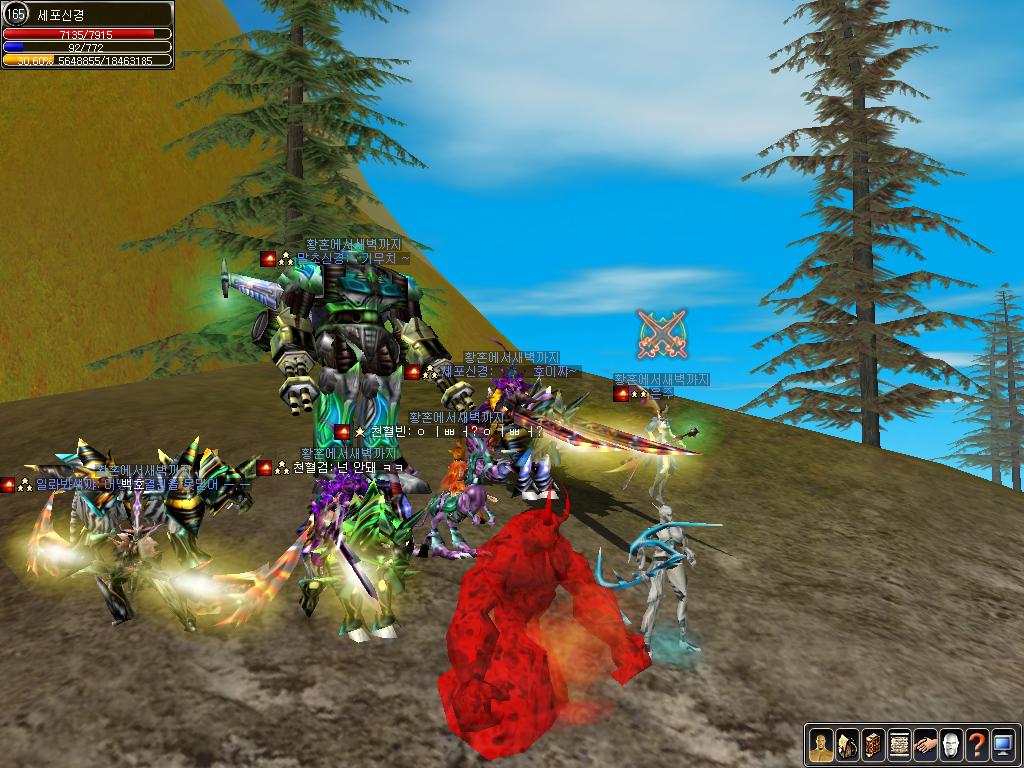Open system options via the monitor icon
Image resolution: width=1024 pixels, height=768 pixels.
(1003, 744)
